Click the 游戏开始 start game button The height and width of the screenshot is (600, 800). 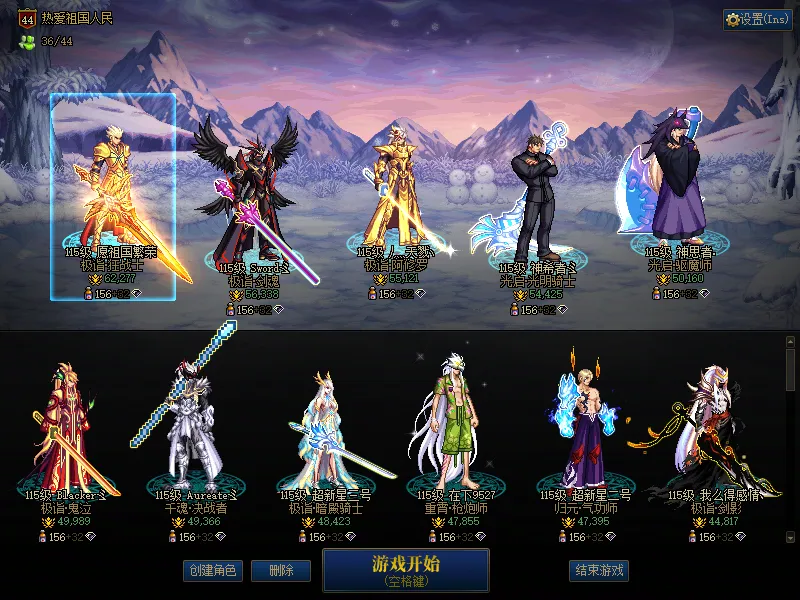point(405,569)
